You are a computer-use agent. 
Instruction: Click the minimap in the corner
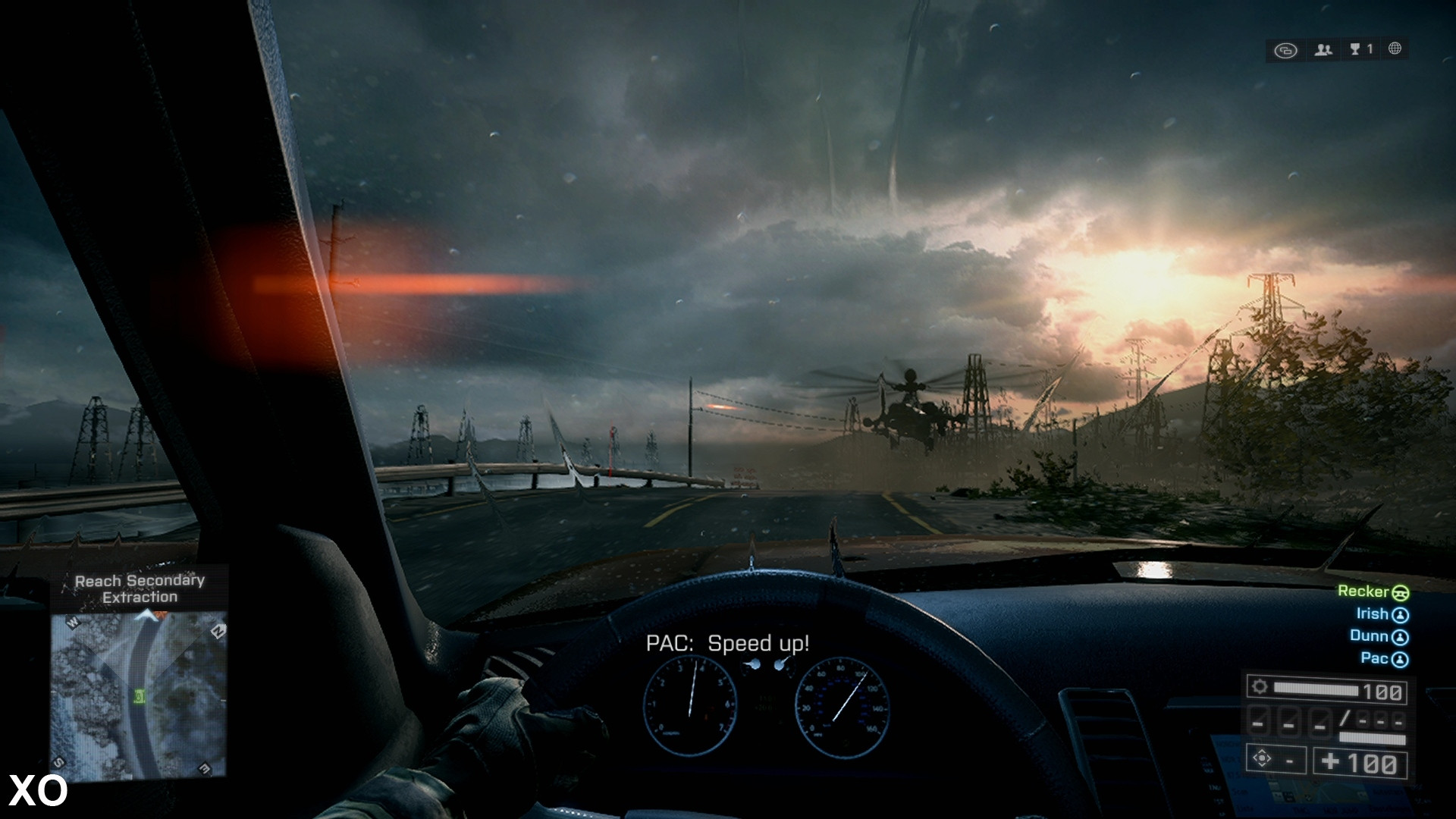[x=140, y=694]
